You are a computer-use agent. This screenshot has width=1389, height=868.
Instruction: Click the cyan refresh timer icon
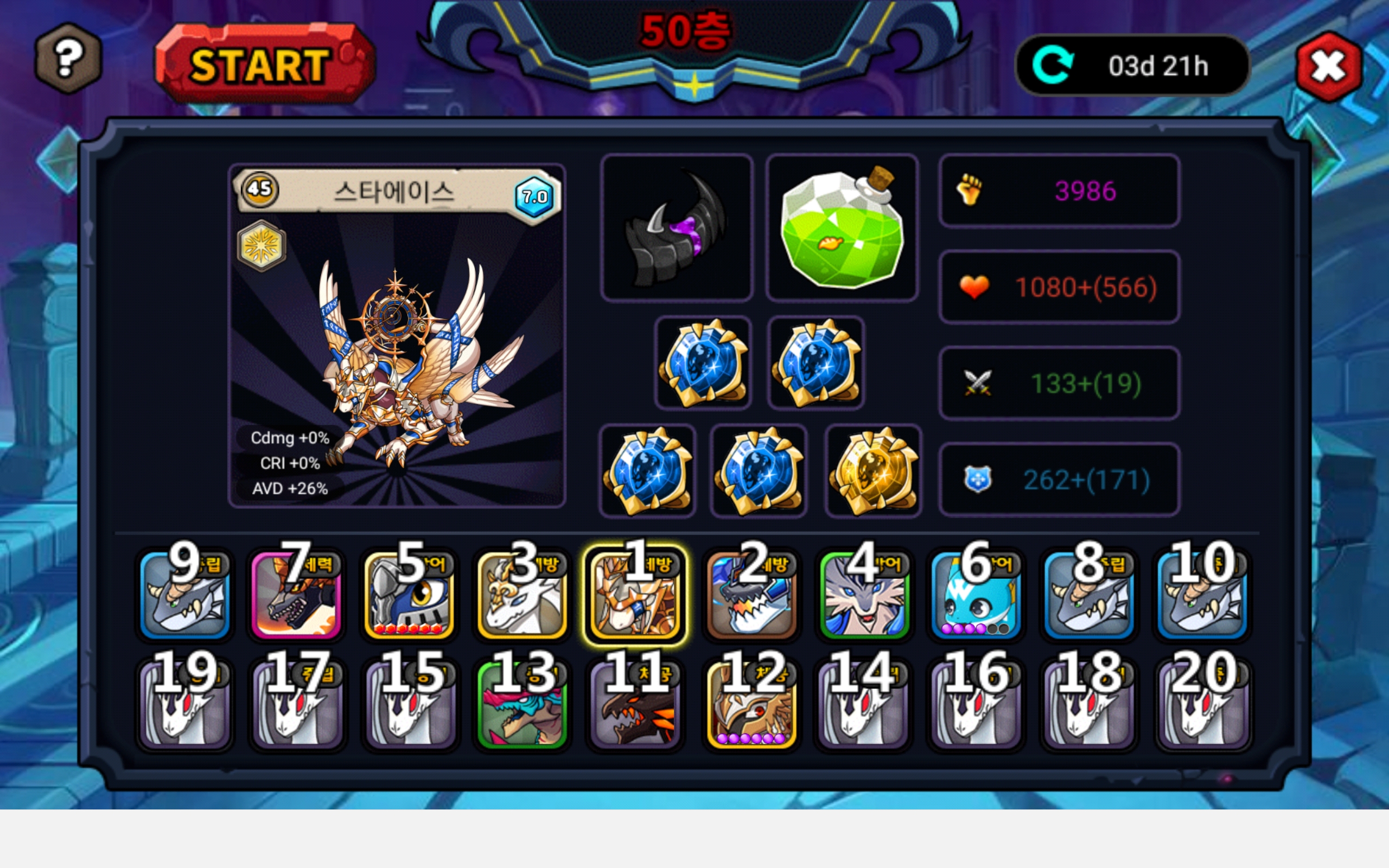coord(1053,66)
